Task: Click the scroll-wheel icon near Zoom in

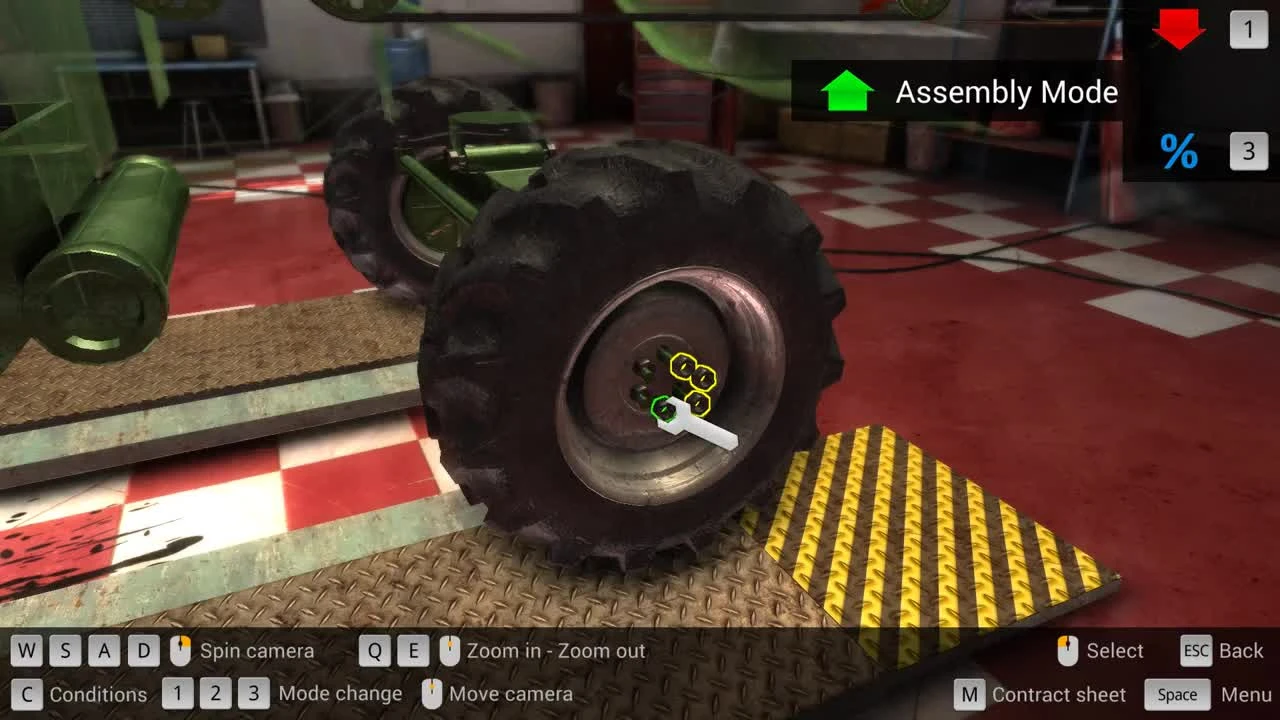Action: point(448,650)
